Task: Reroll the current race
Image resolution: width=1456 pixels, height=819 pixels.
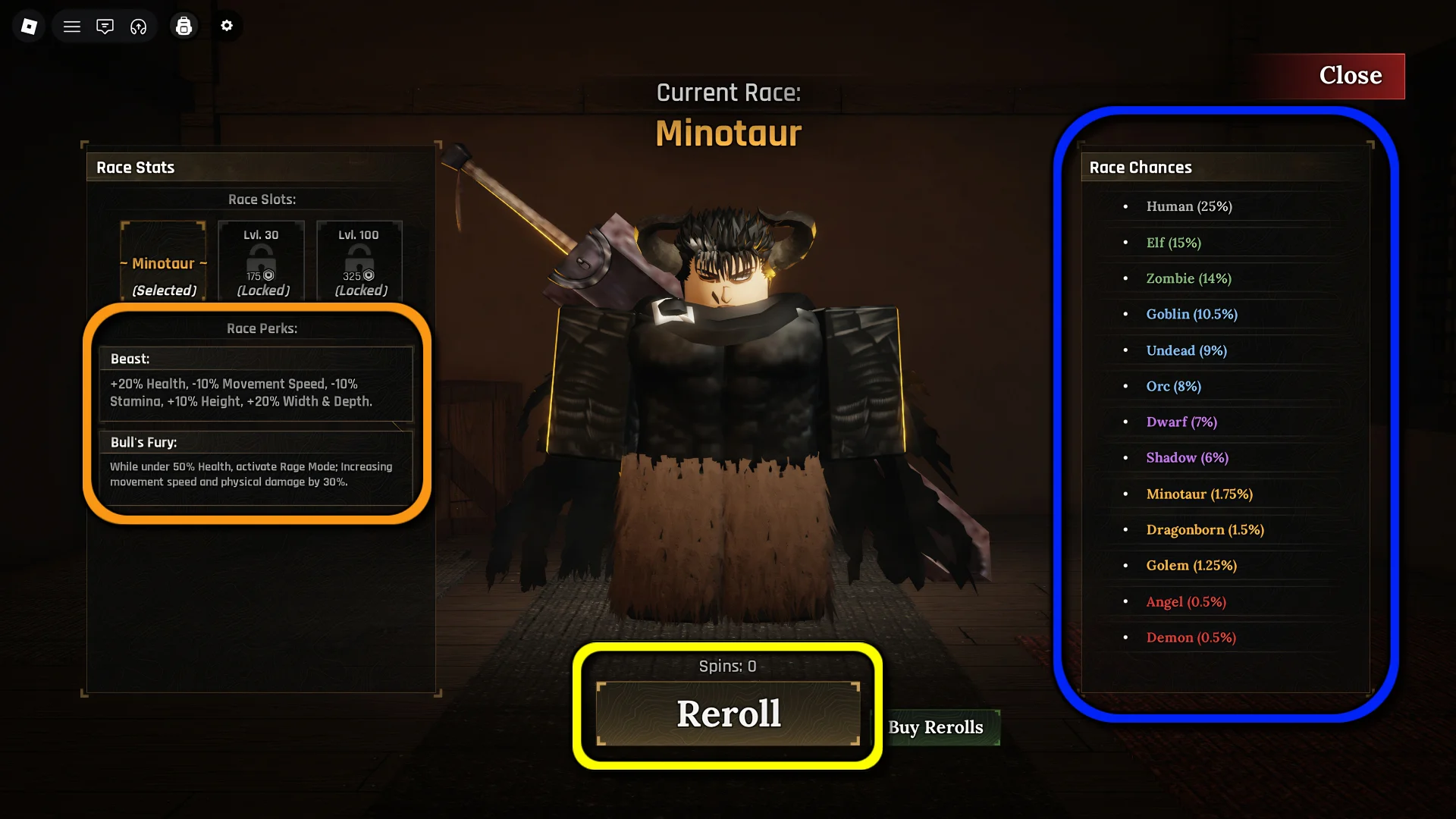Action: pyautogui.click(x=728, y=714)
